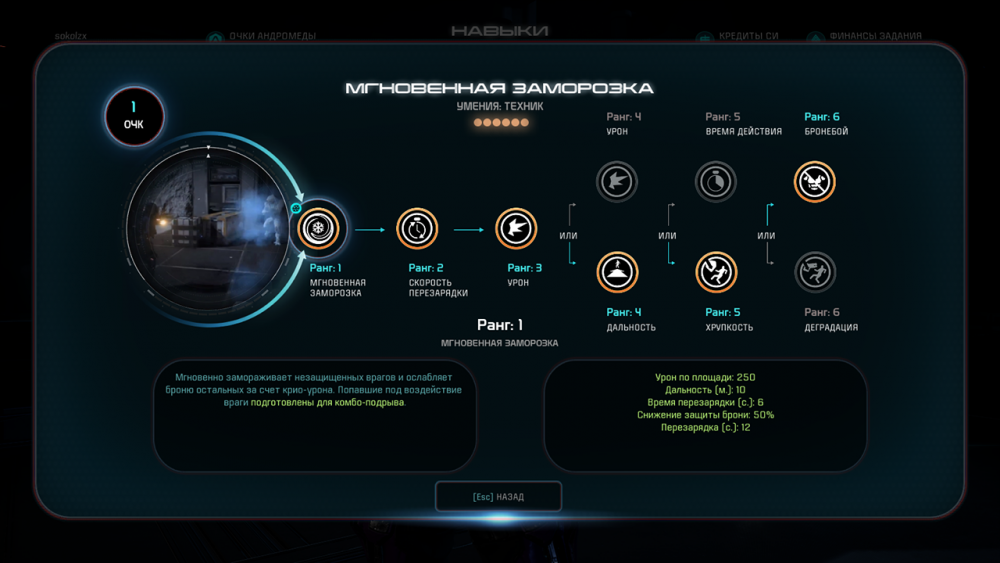Pick the Rank 4 Урон upgrade icon
This screenshot has height=563, width=1000.
click(x=617, y=182)
